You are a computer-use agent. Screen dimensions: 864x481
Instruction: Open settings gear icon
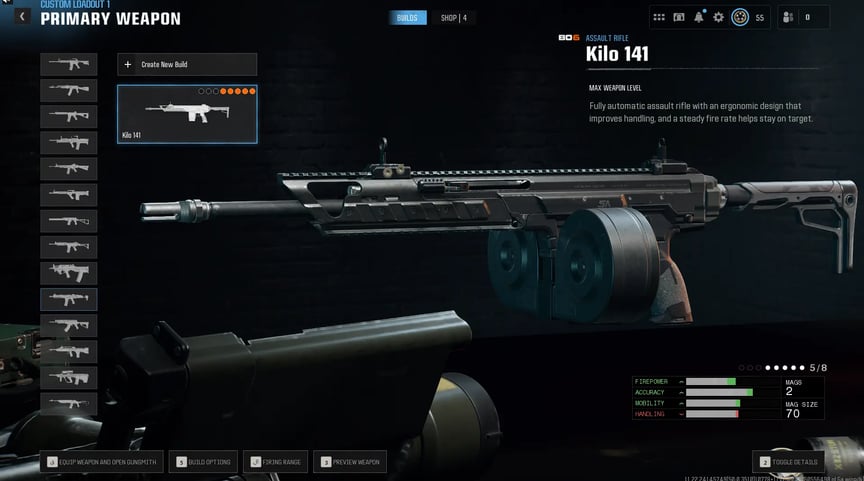coord(718,17)
